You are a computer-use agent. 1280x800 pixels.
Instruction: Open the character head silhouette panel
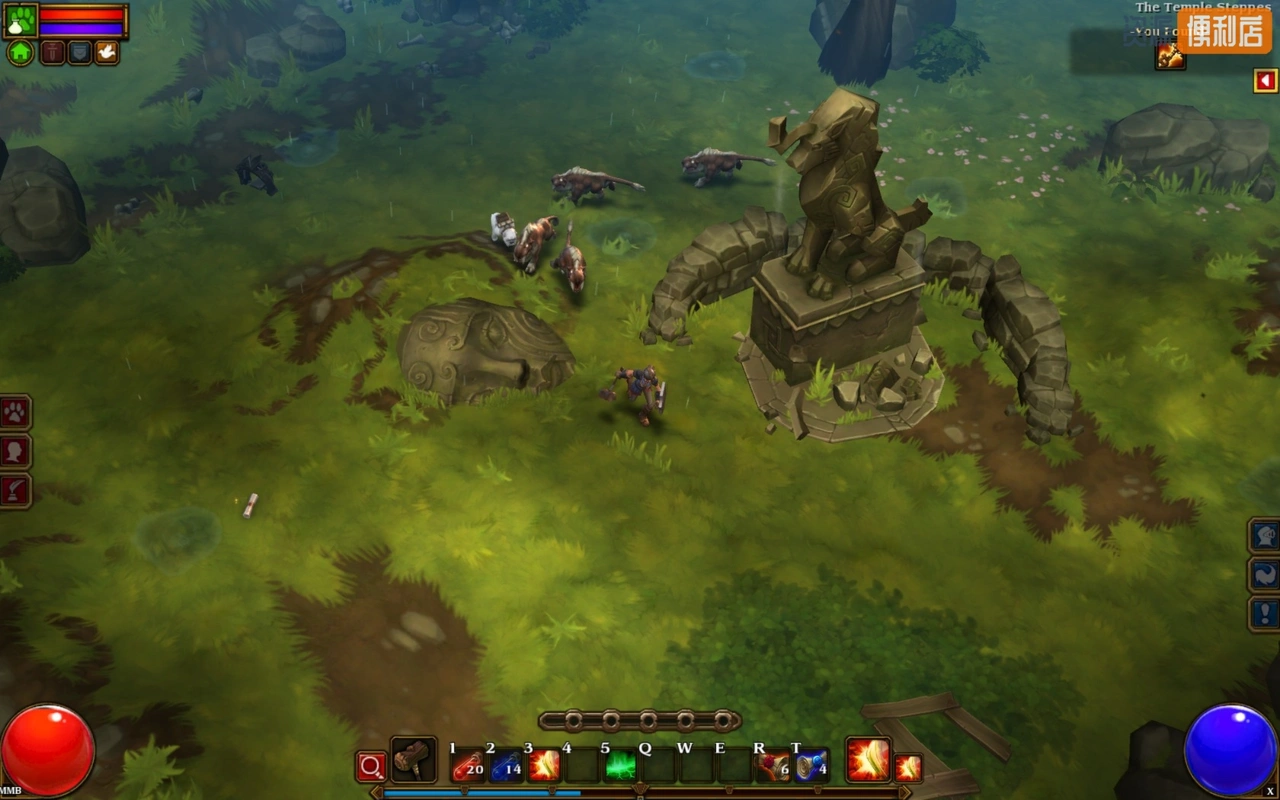(x=16, y=451)
